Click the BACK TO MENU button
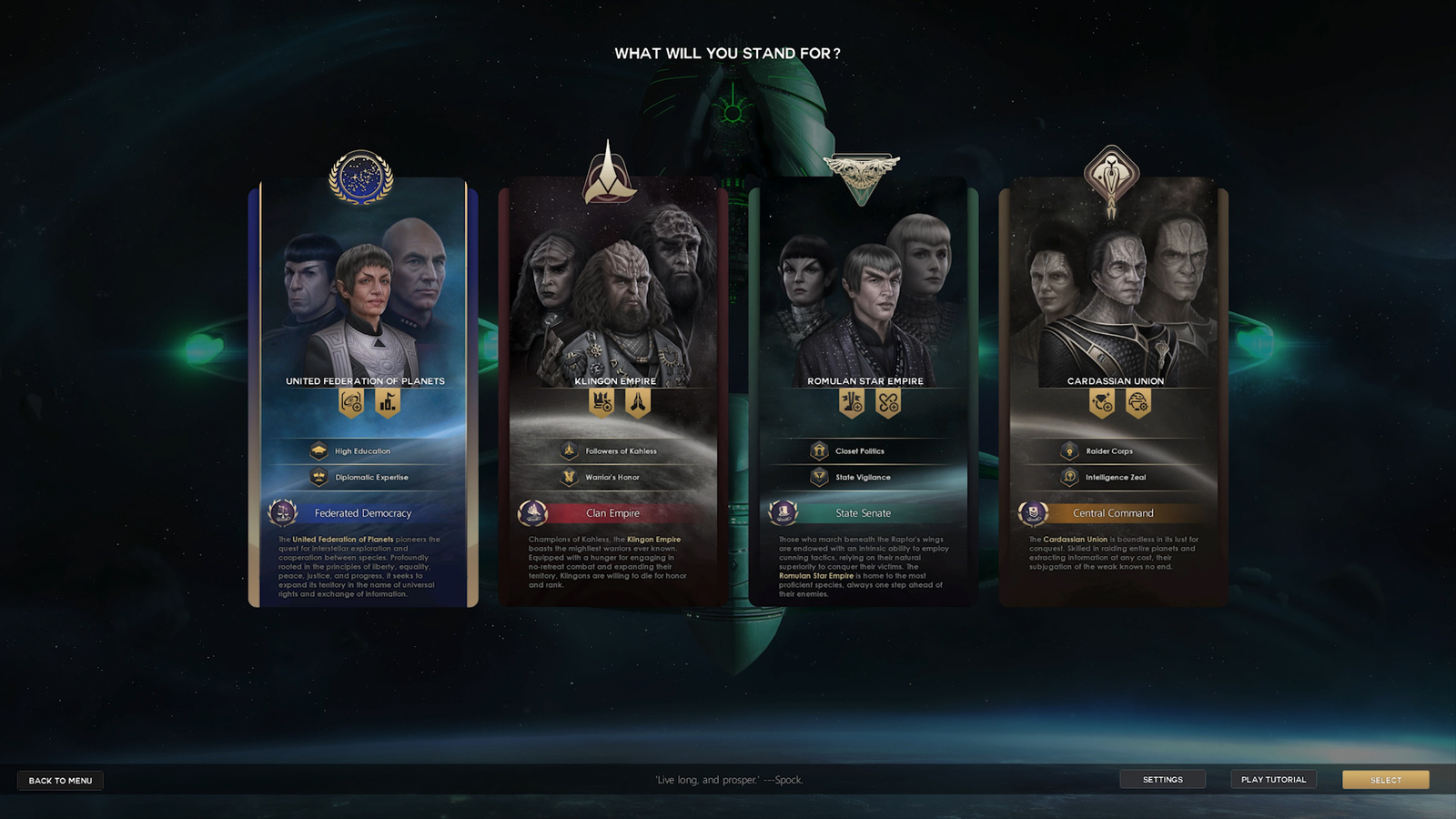 [x=59, y=780]
